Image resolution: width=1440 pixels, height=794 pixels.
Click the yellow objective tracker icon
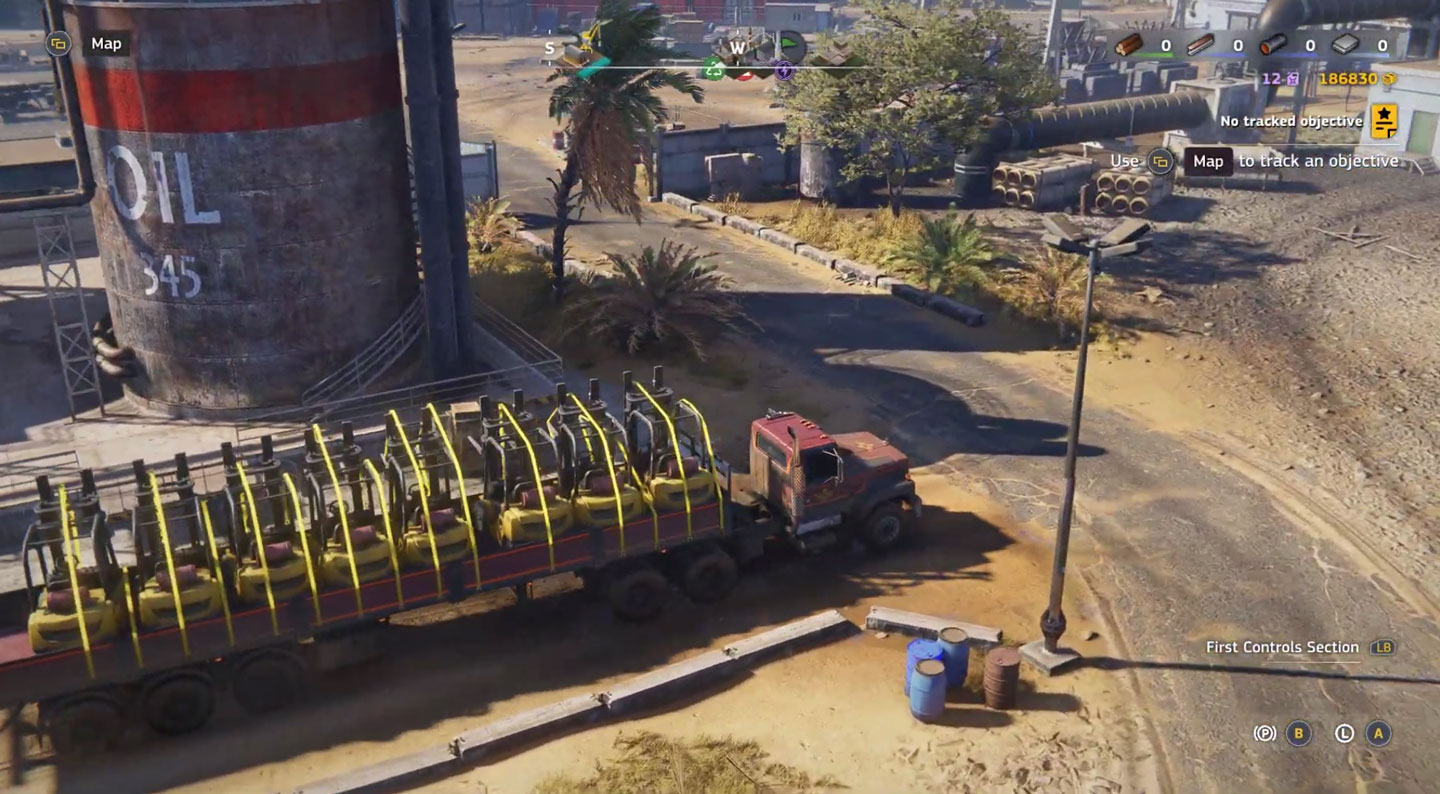coord(1384,121)
